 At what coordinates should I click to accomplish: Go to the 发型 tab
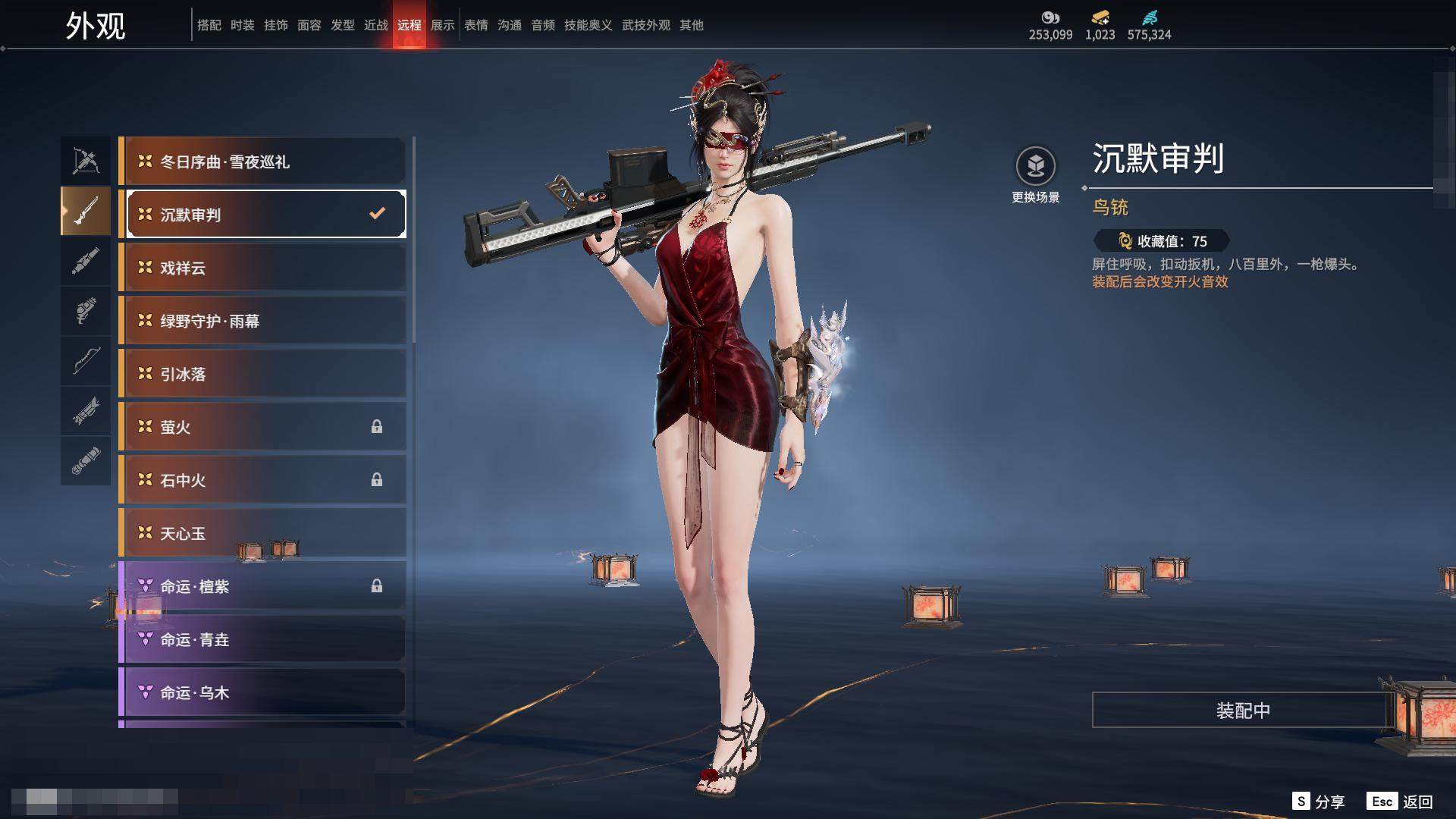[x=343, y=25]
